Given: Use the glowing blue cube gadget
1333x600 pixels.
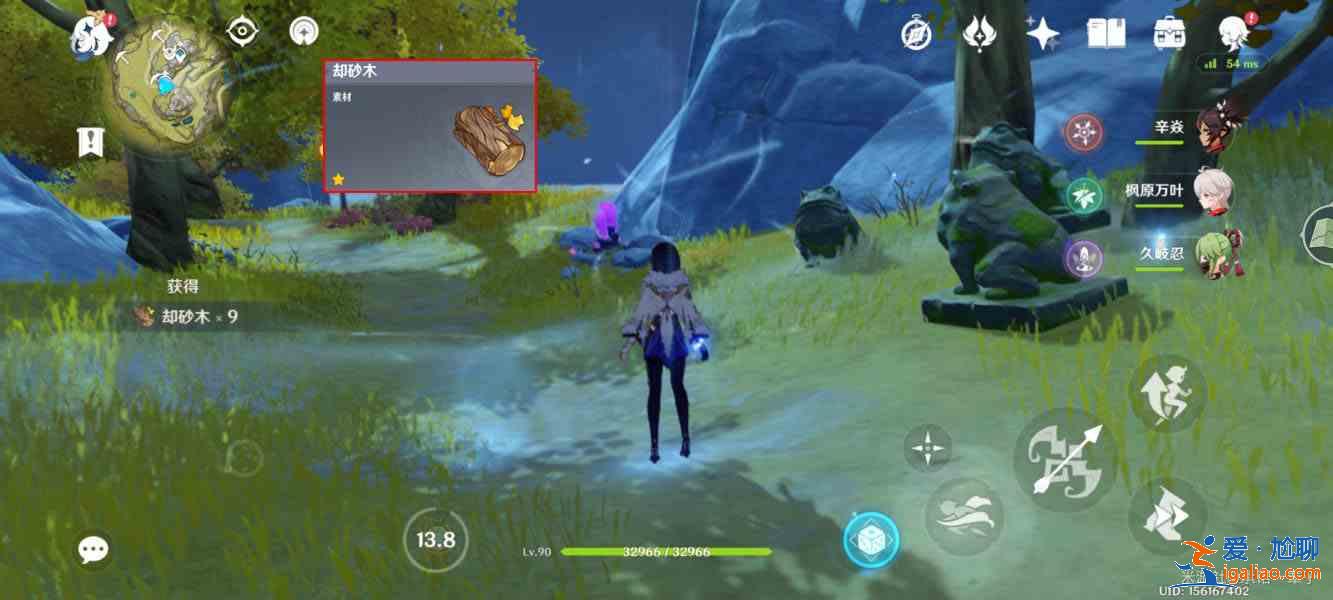Looking at the screenshot, I should pyautogui.click(x=871, y=541).
